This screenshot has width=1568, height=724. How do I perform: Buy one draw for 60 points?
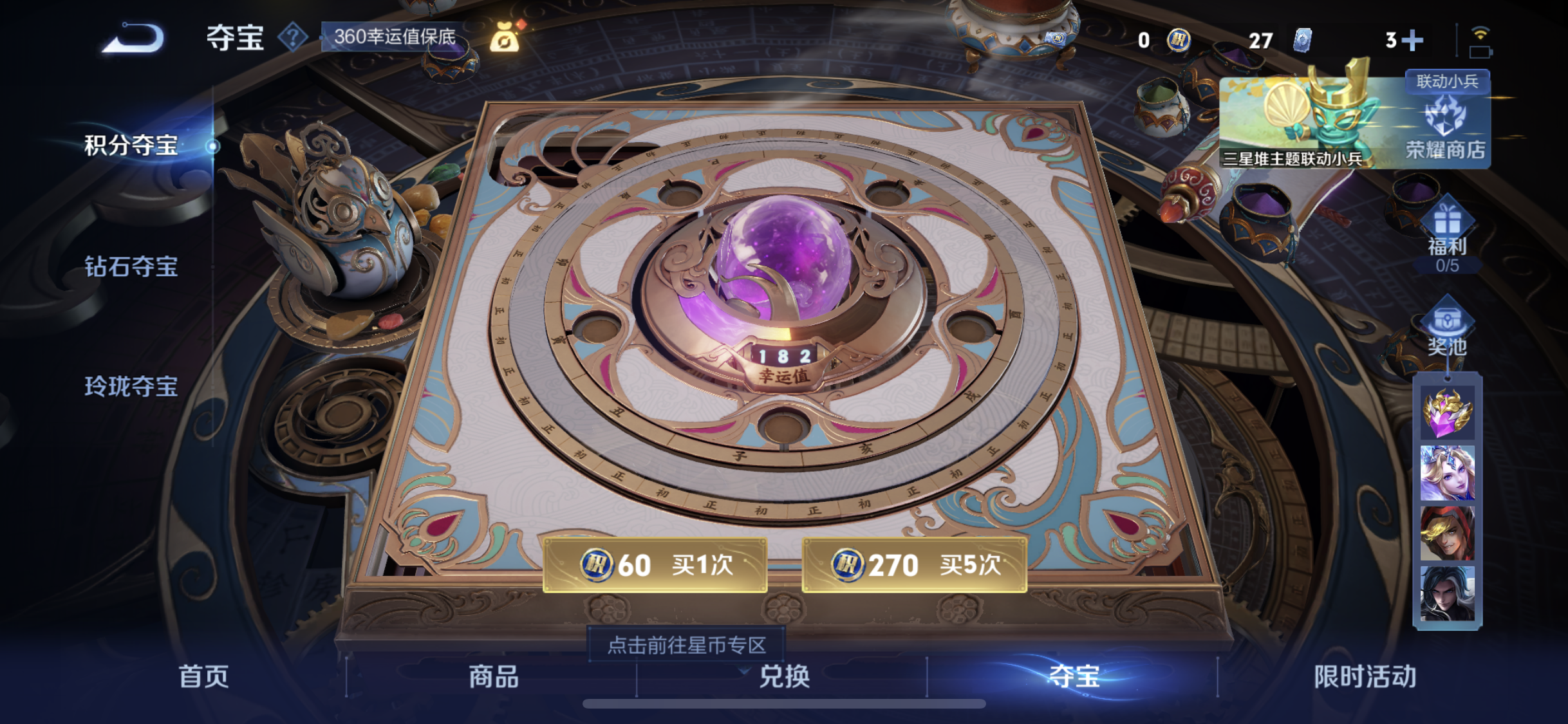[653, 564]
